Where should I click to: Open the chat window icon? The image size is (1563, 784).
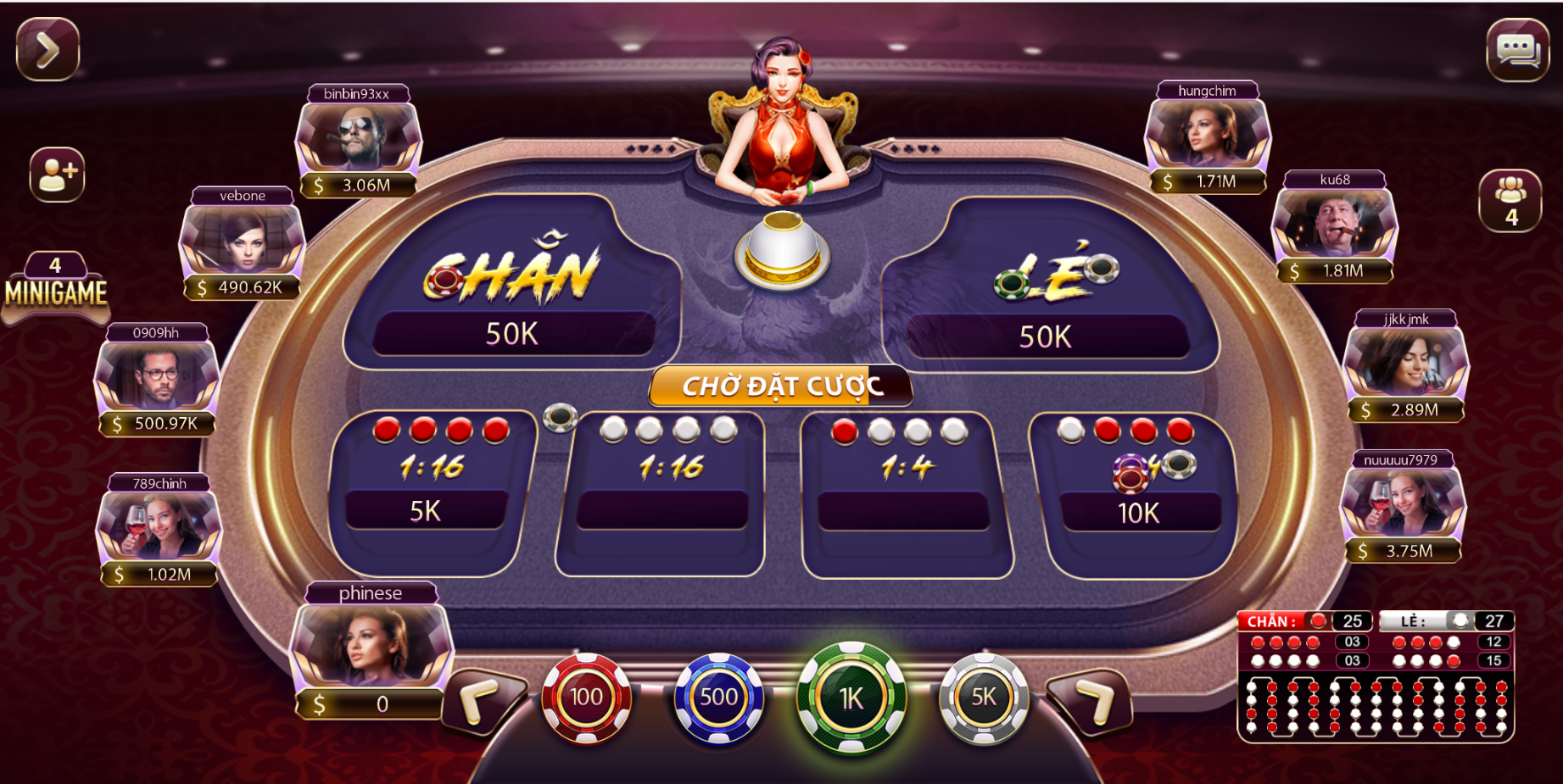click(x=1517, y=51)
